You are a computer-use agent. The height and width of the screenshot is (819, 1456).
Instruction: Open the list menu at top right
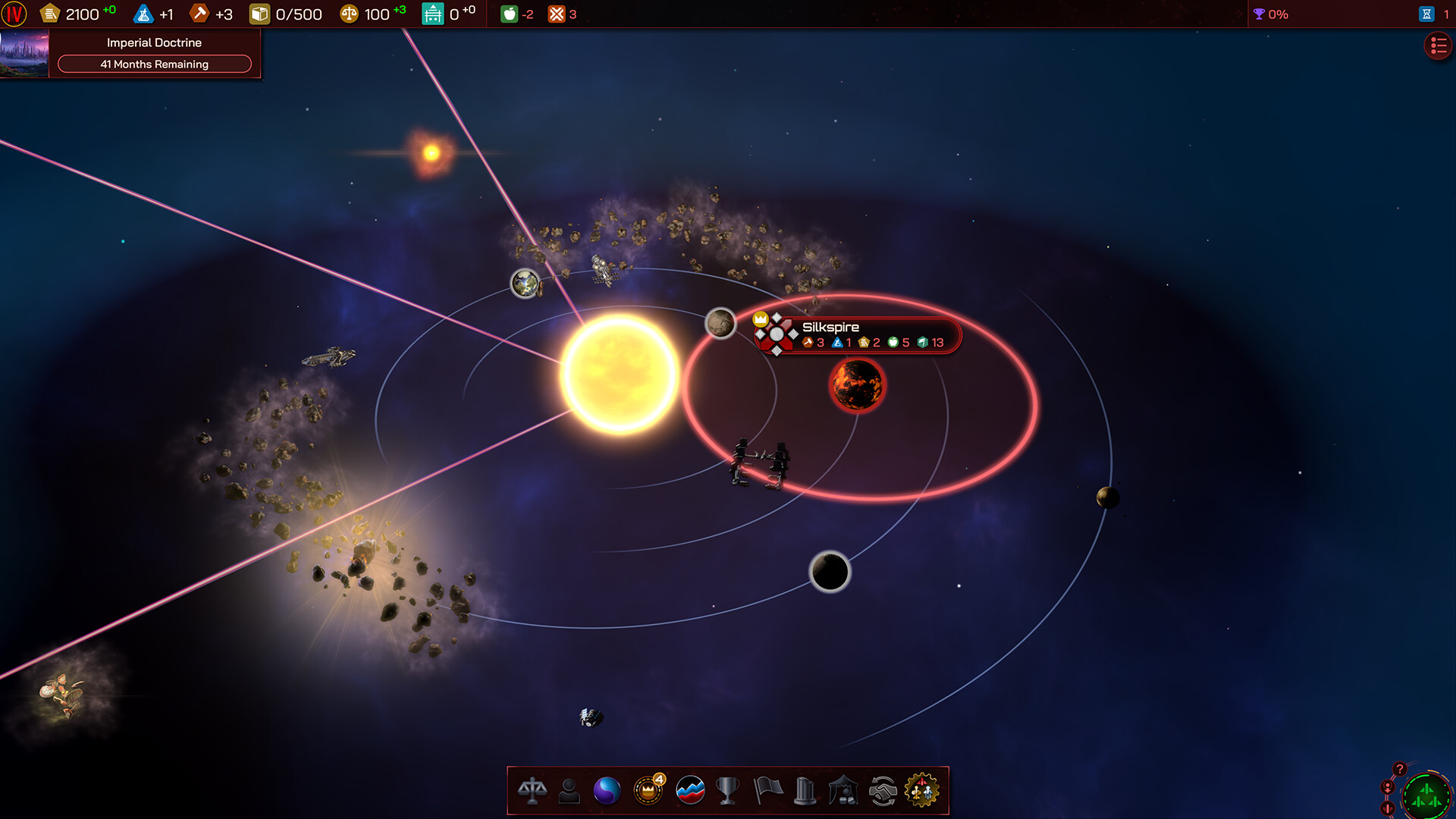point(1437,45)
